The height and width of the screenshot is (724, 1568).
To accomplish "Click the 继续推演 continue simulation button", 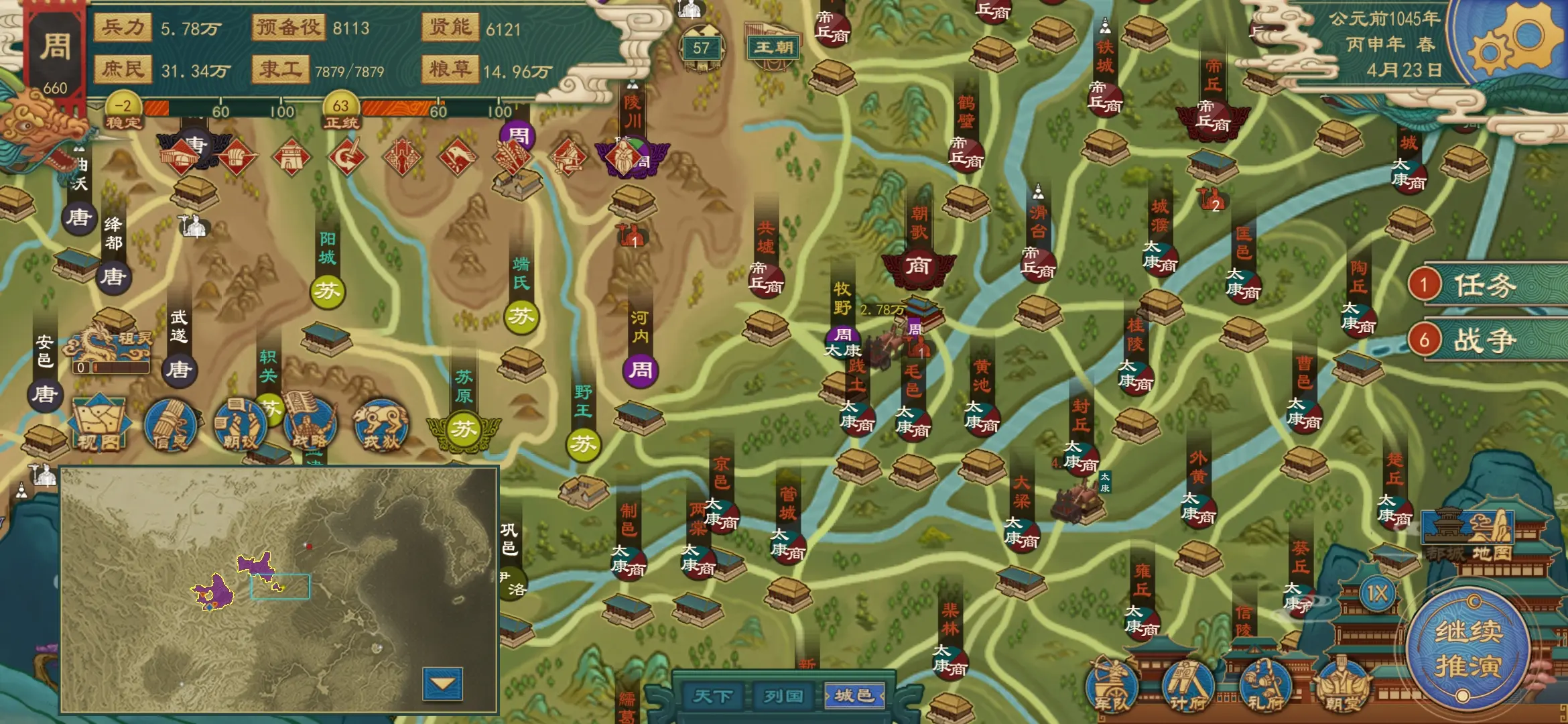I will tap(1467, 648).
